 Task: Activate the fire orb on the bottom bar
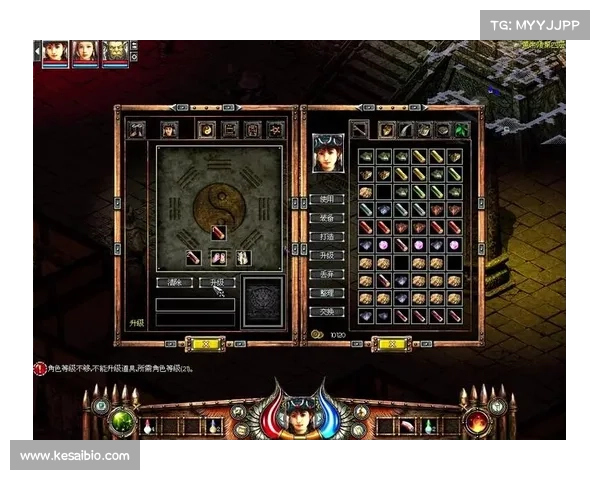click(477, 421)
